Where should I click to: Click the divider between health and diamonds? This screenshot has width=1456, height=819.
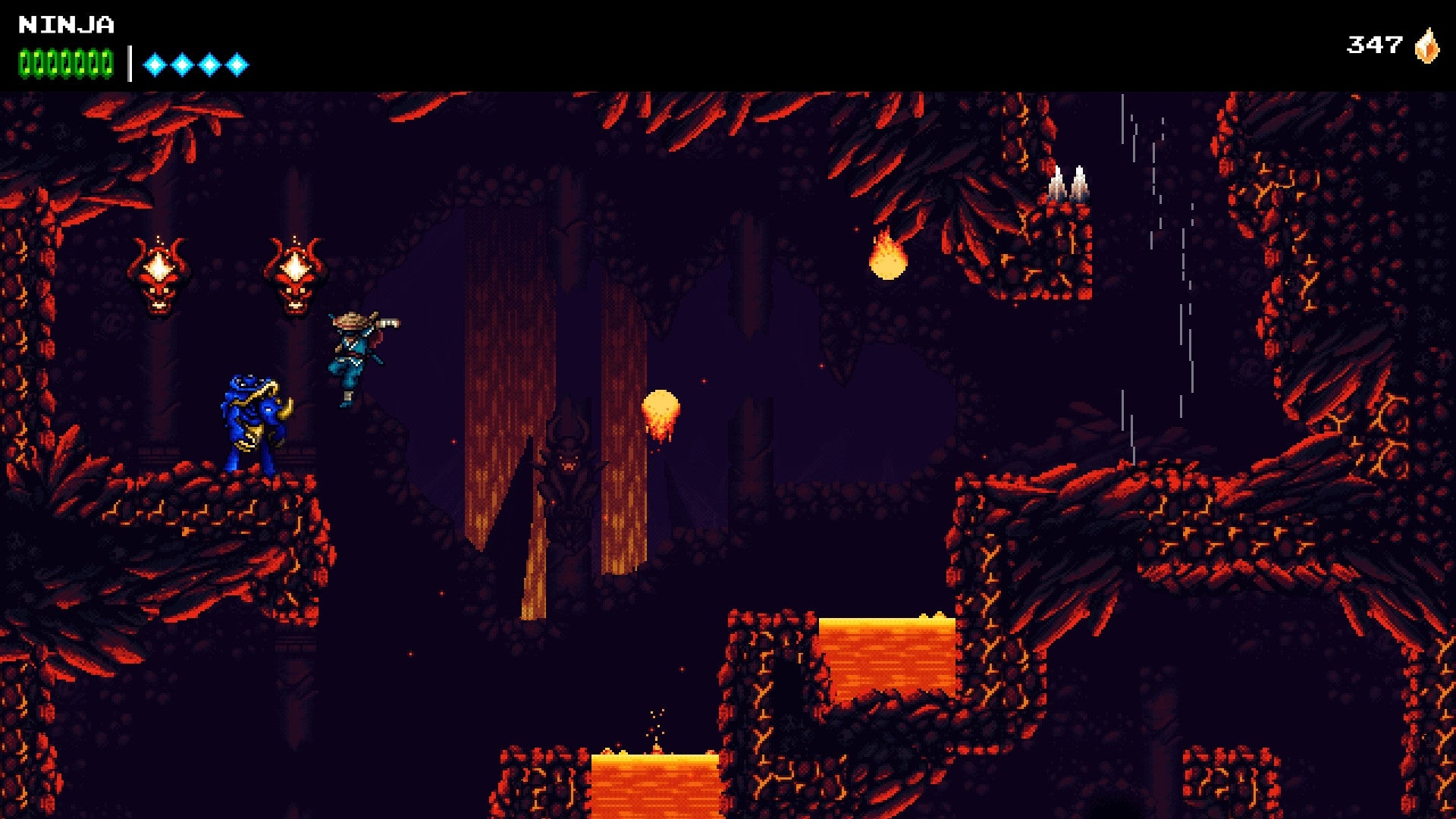(x=130, y=61)
